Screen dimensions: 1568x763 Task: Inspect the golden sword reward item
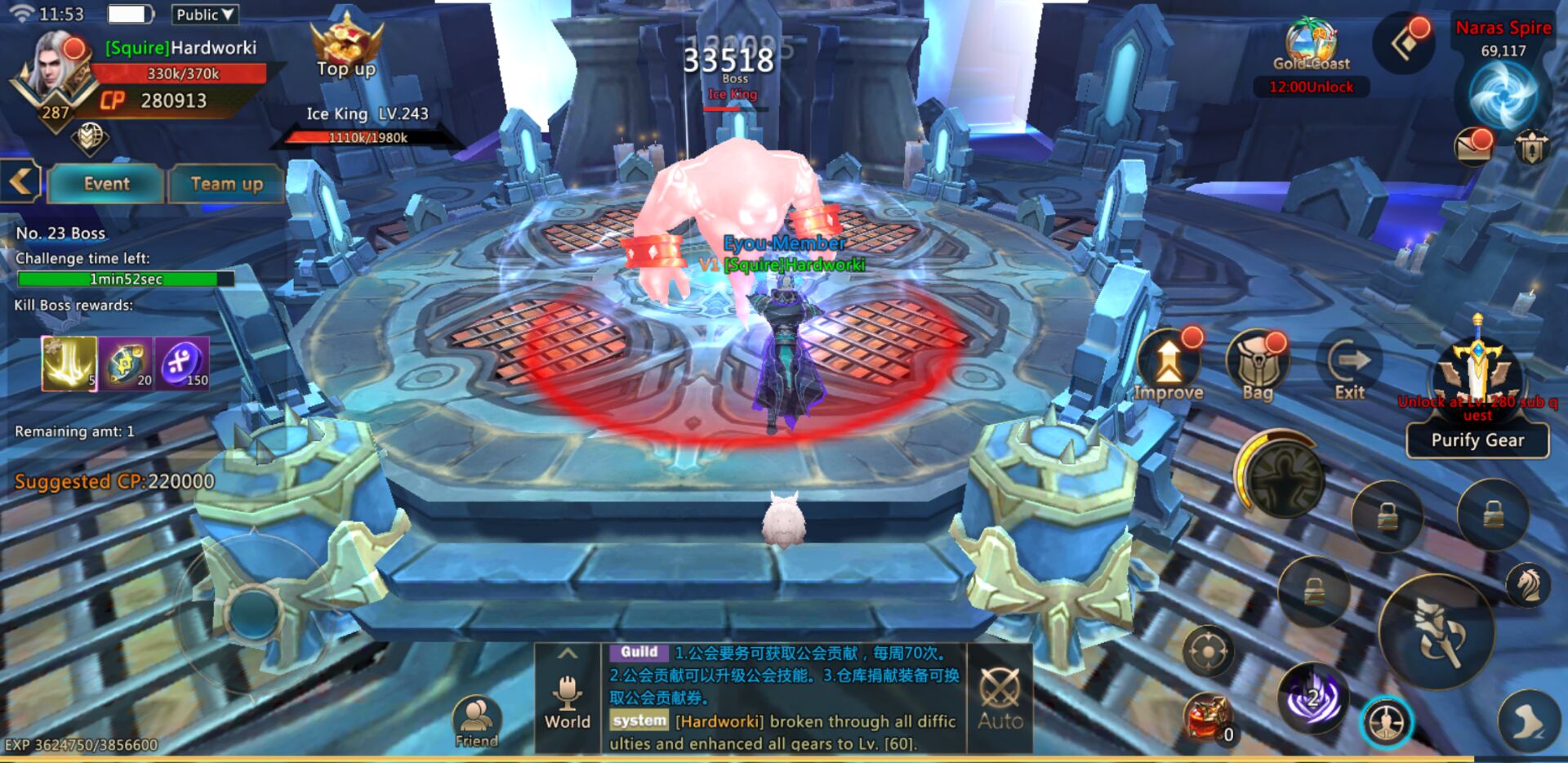tap(69, 364)
